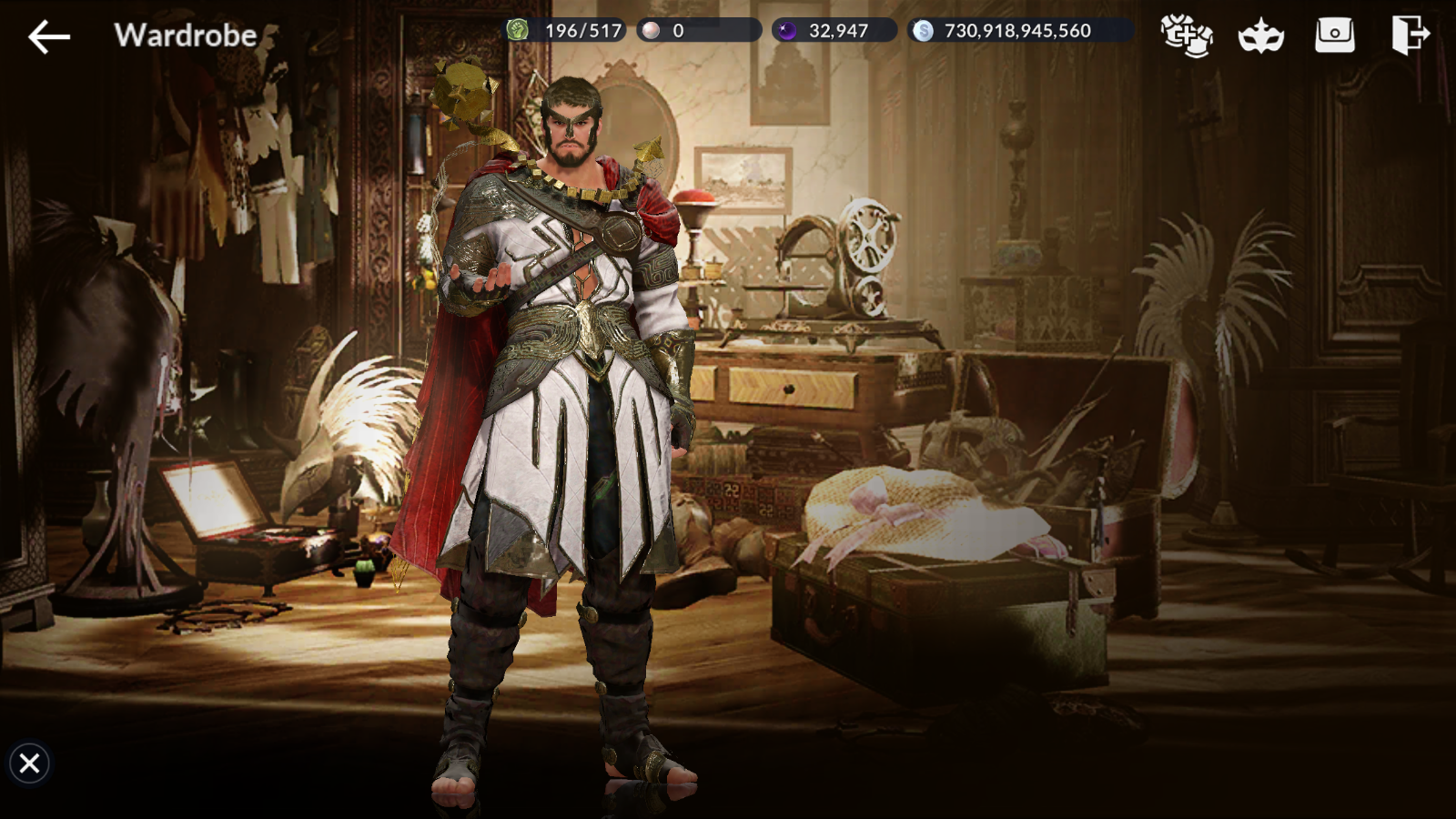The height and width of the screenshot is (819, 1456).
Task: Close the wardrobe preview with the X button
Action: coord(29,763)
